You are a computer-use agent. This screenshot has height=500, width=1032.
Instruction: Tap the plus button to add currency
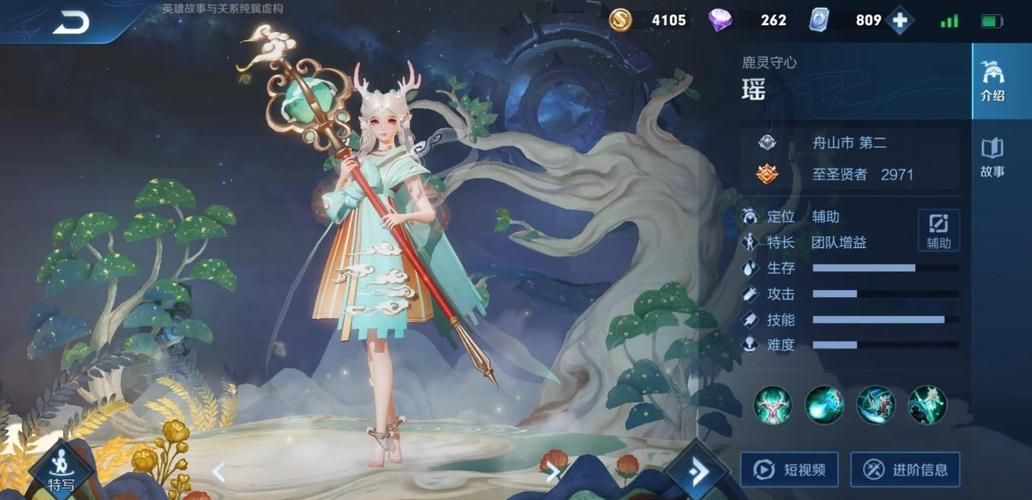point(900,21)
